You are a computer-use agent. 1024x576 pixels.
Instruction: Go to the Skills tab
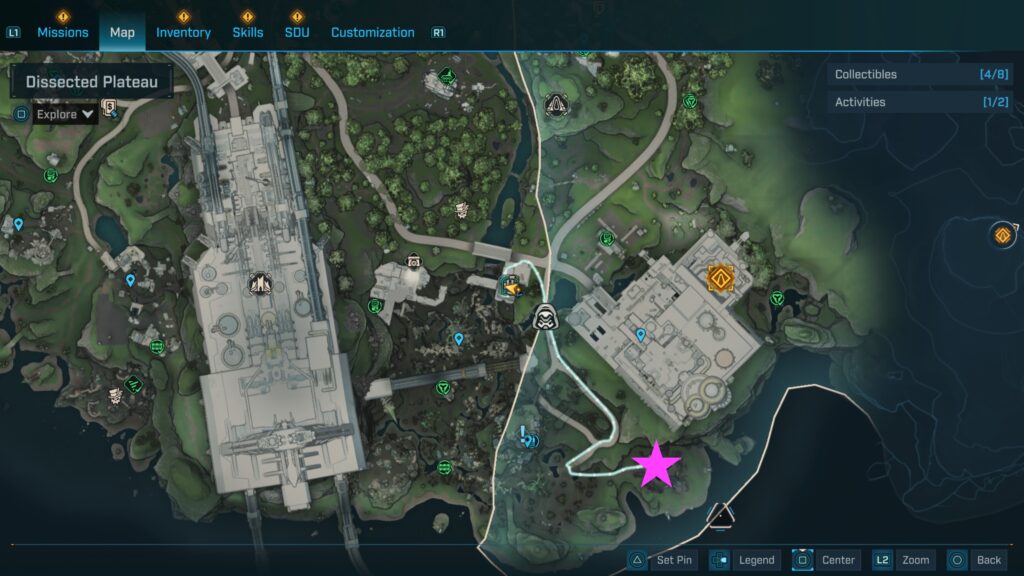point(248,32)
